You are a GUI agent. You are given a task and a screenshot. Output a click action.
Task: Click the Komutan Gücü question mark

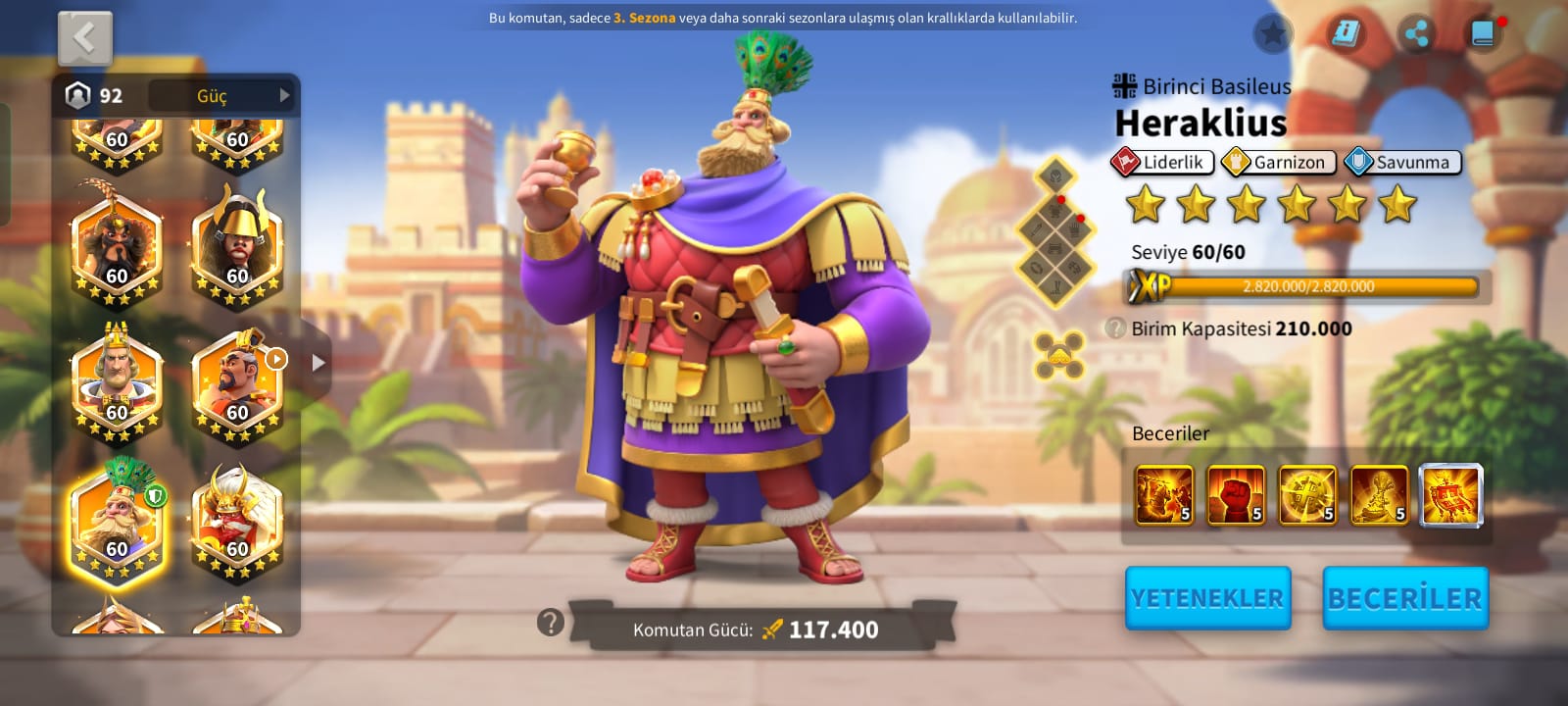pos(551,622)
